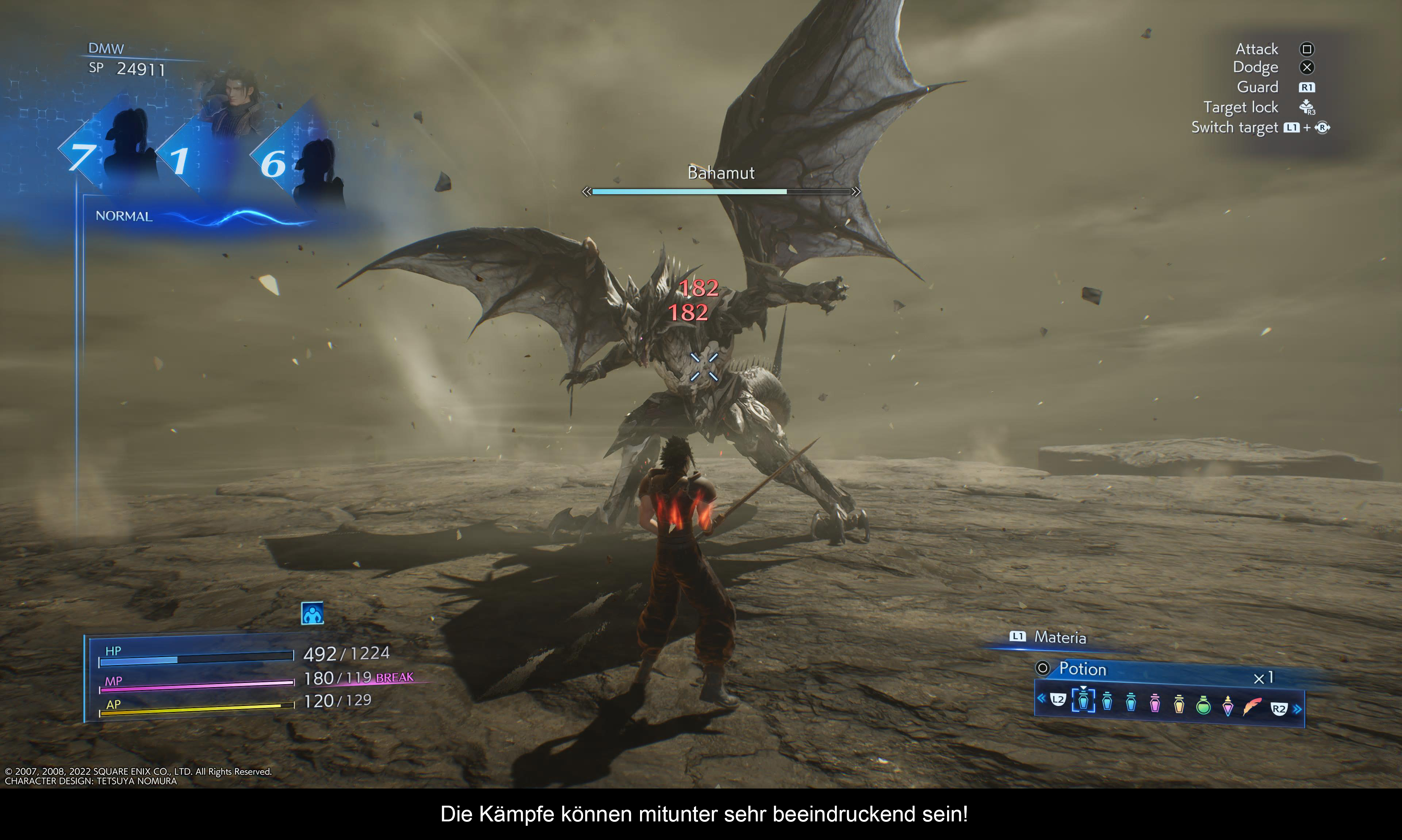The width and height of the screenshot is (1402, 840).
Task: Cycle items right with the double chevron
Action: (x=1297, y=709)
